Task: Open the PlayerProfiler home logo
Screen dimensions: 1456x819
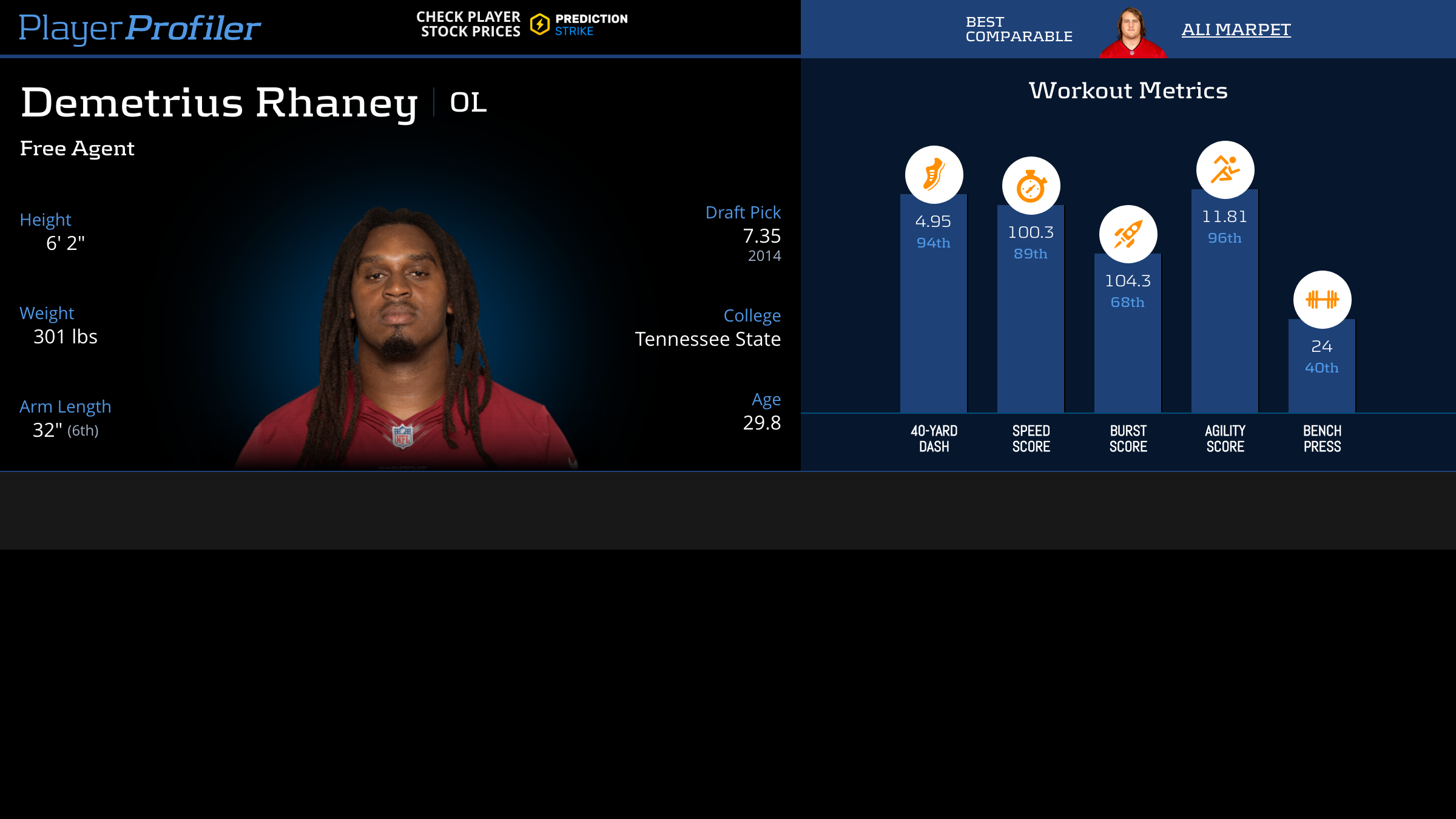Action: pos(140,28)
